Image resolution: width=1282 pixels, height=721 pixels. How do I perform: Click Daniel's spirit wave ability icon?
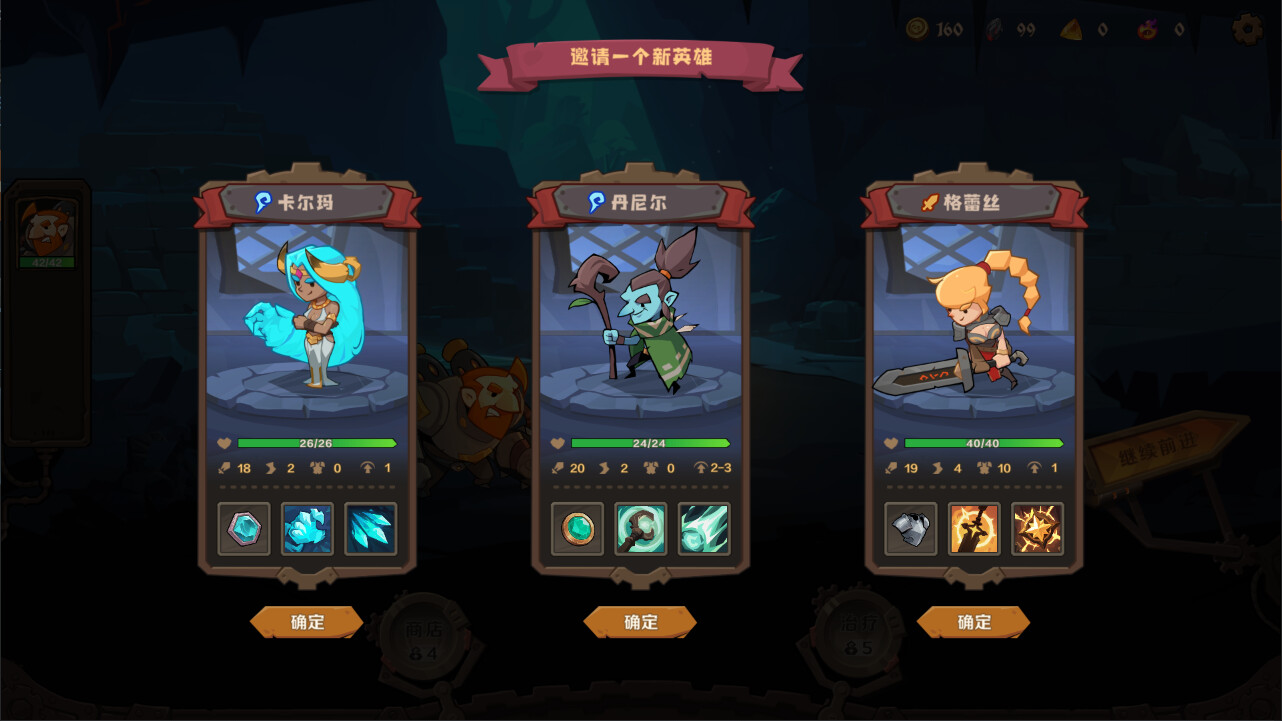(x=704, y=528)
